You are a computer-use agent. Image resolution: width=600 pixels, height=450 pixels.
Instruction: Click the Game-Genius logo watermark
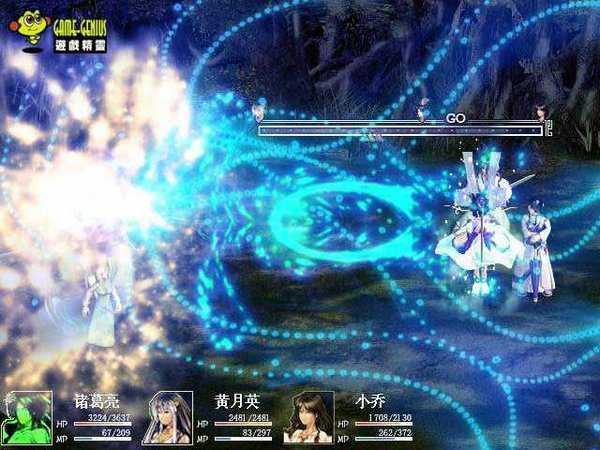[x=62, y=29]
